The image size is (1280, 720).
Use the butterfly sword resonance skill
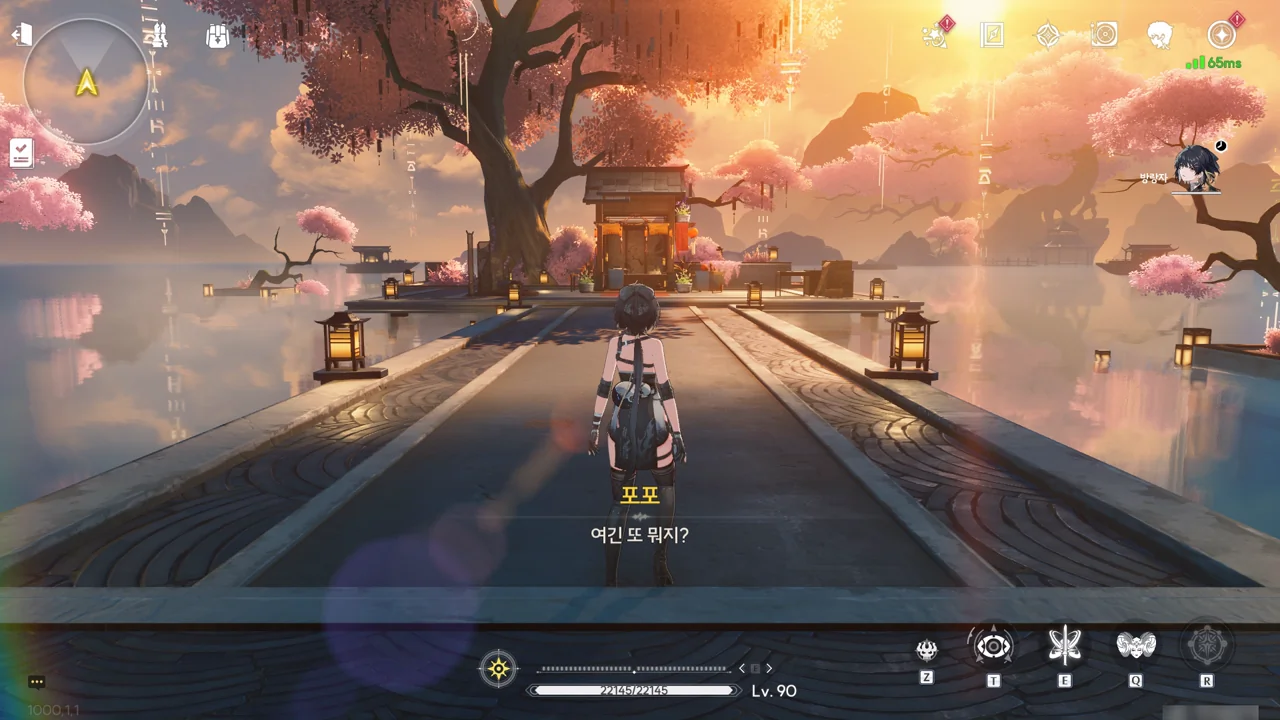[1065, 646]
